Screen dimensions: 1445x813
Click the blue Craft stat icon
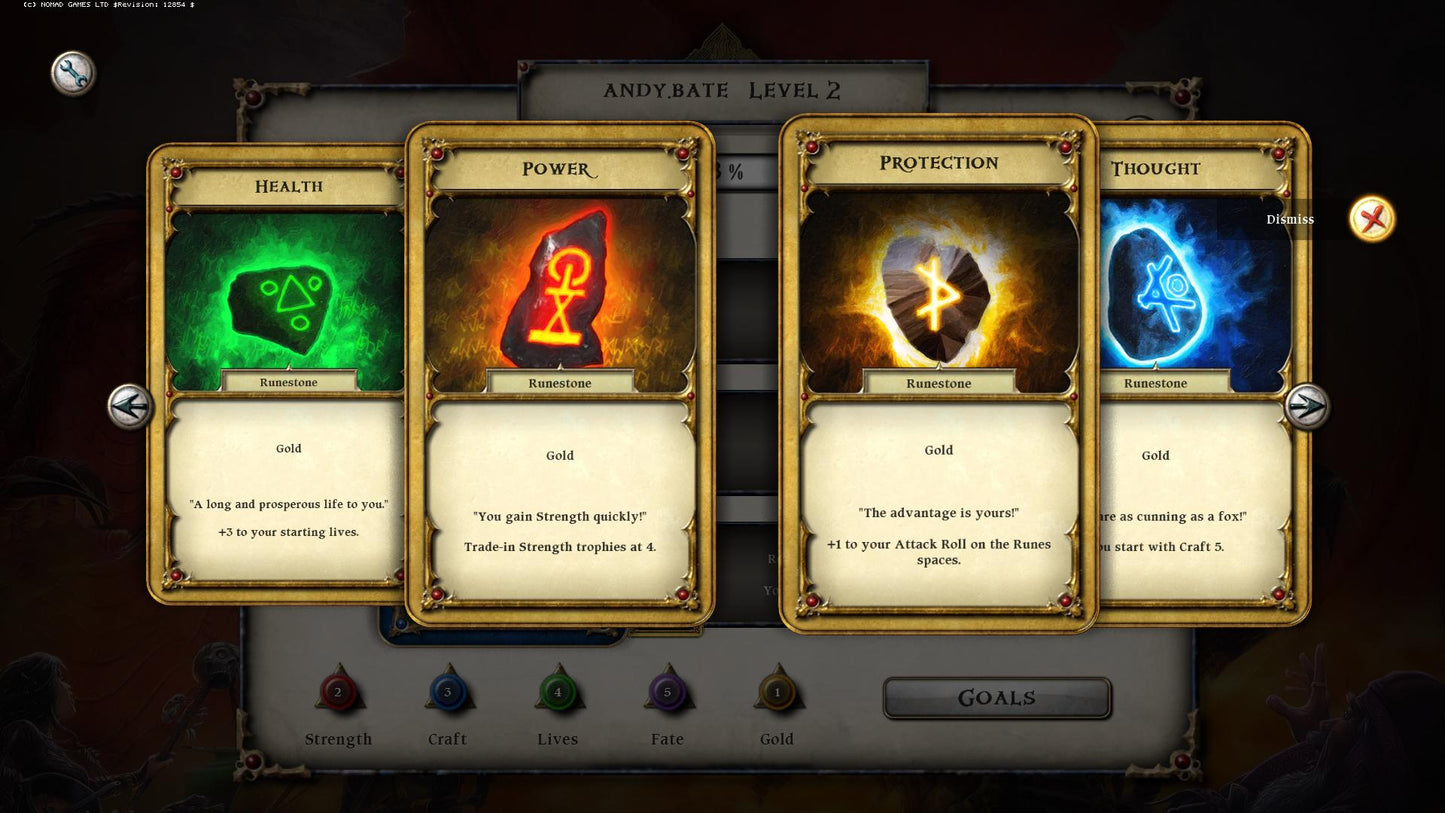[x=448, y=691]
